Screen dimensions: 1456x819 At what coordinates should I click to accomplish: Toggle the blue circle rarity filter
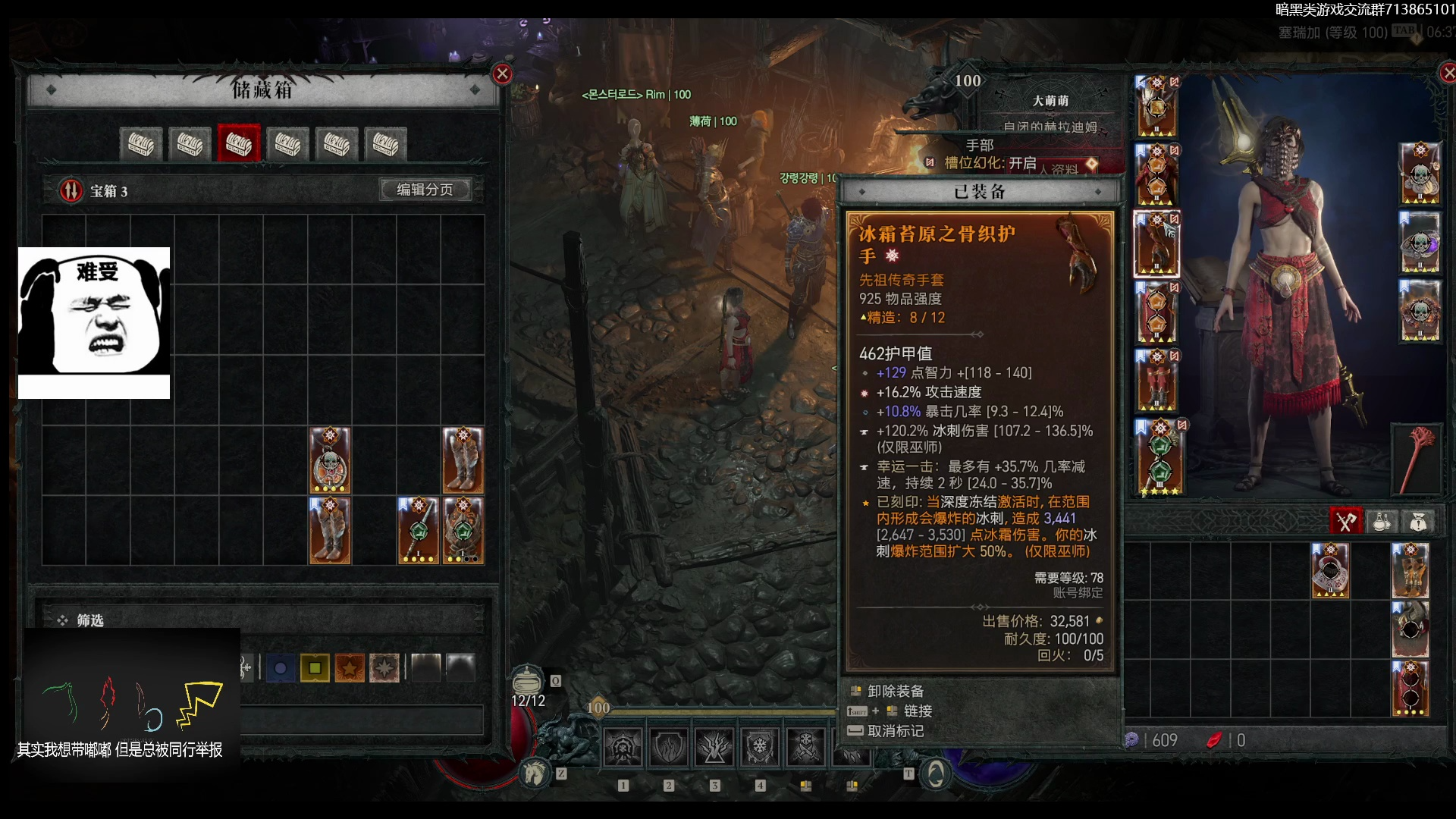281,668
